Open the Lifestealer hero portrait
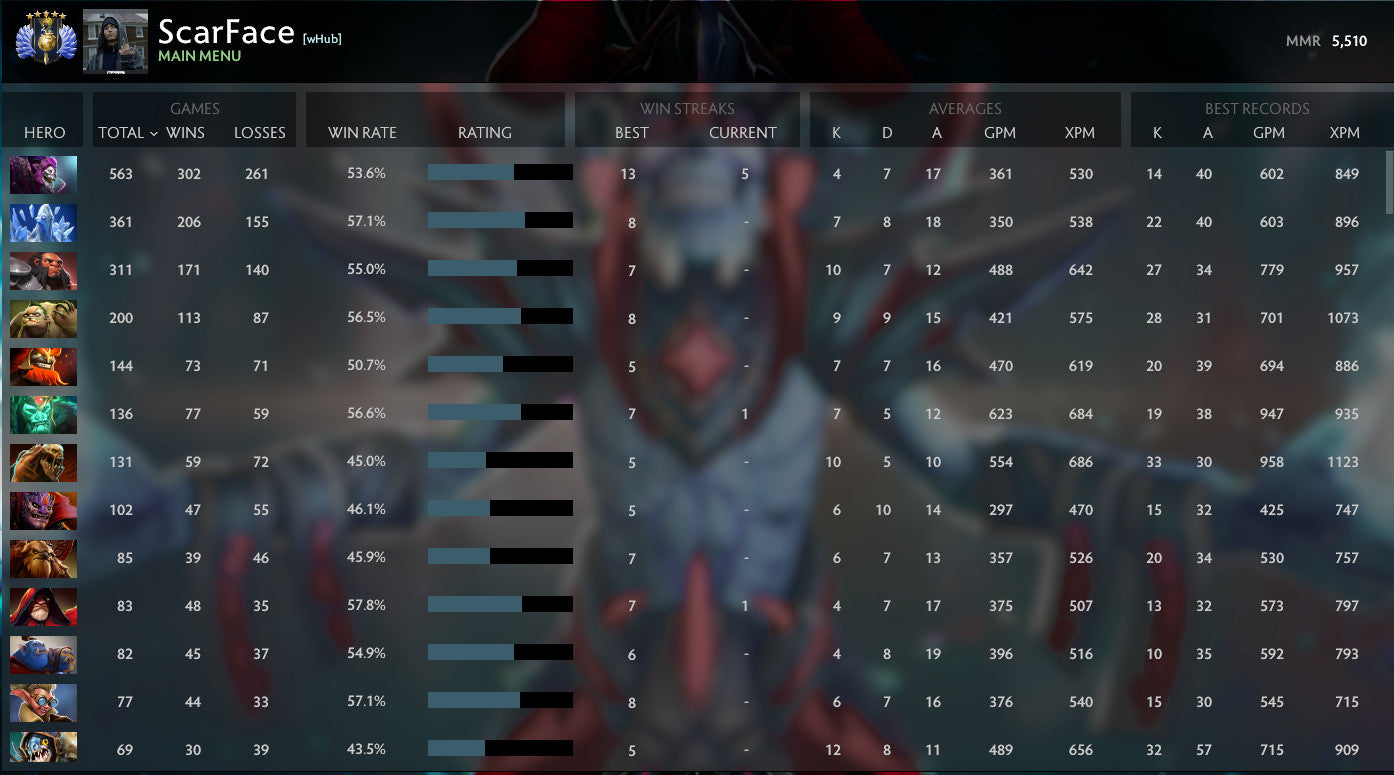Image resolution: width=1394 pixels, height=775 pixels. click(43, 462)
